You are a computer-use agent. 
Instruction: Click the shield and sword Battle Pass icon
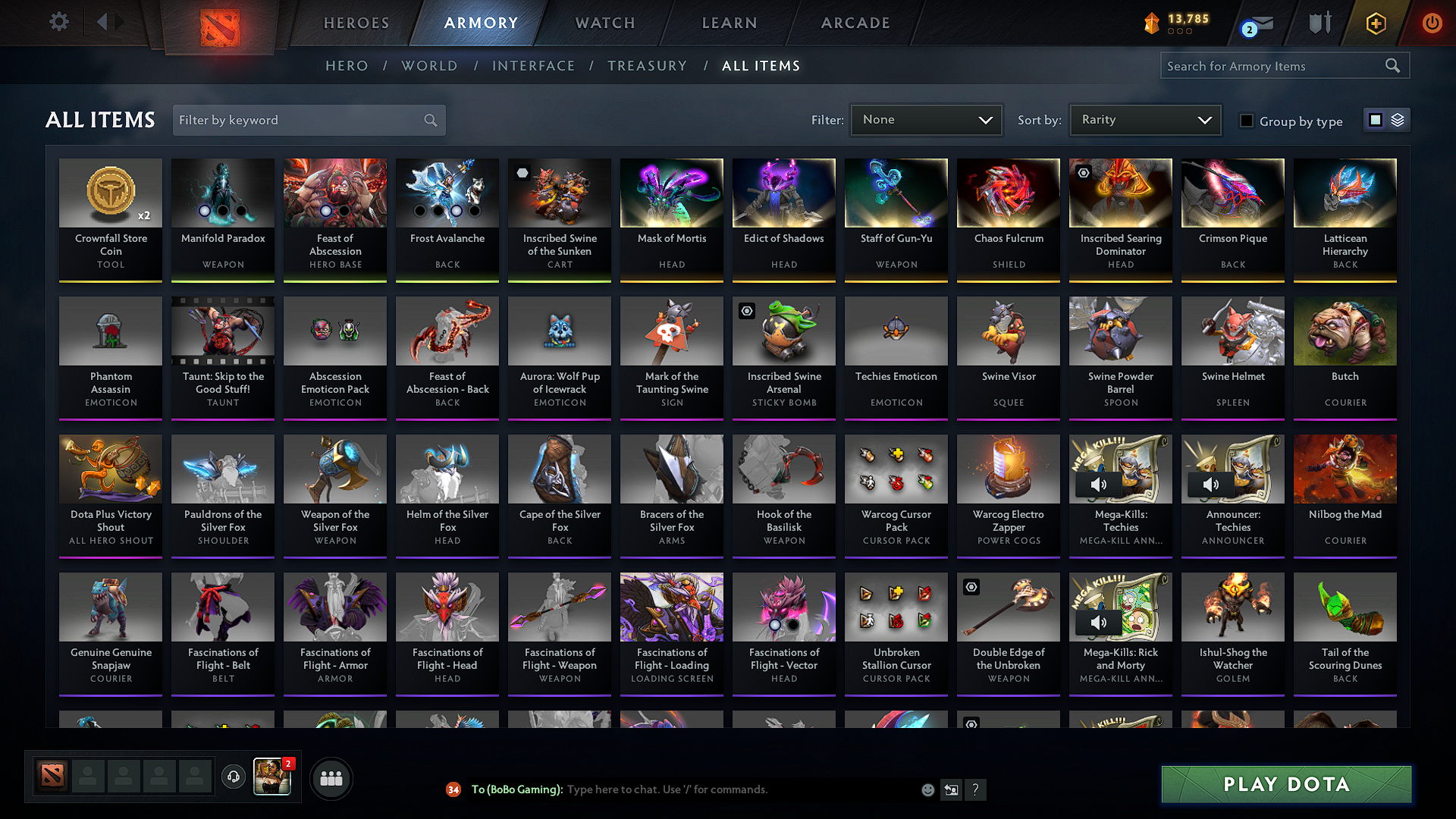[x=1319, y=23]
